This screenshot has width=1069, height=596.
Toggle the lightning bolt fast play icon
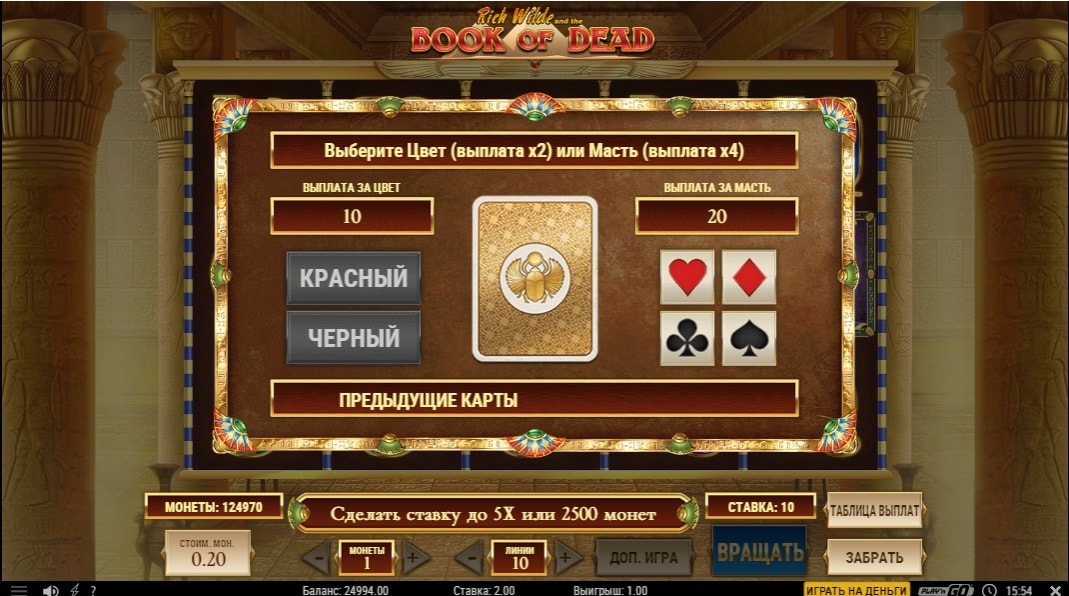(x=74, y=589)
